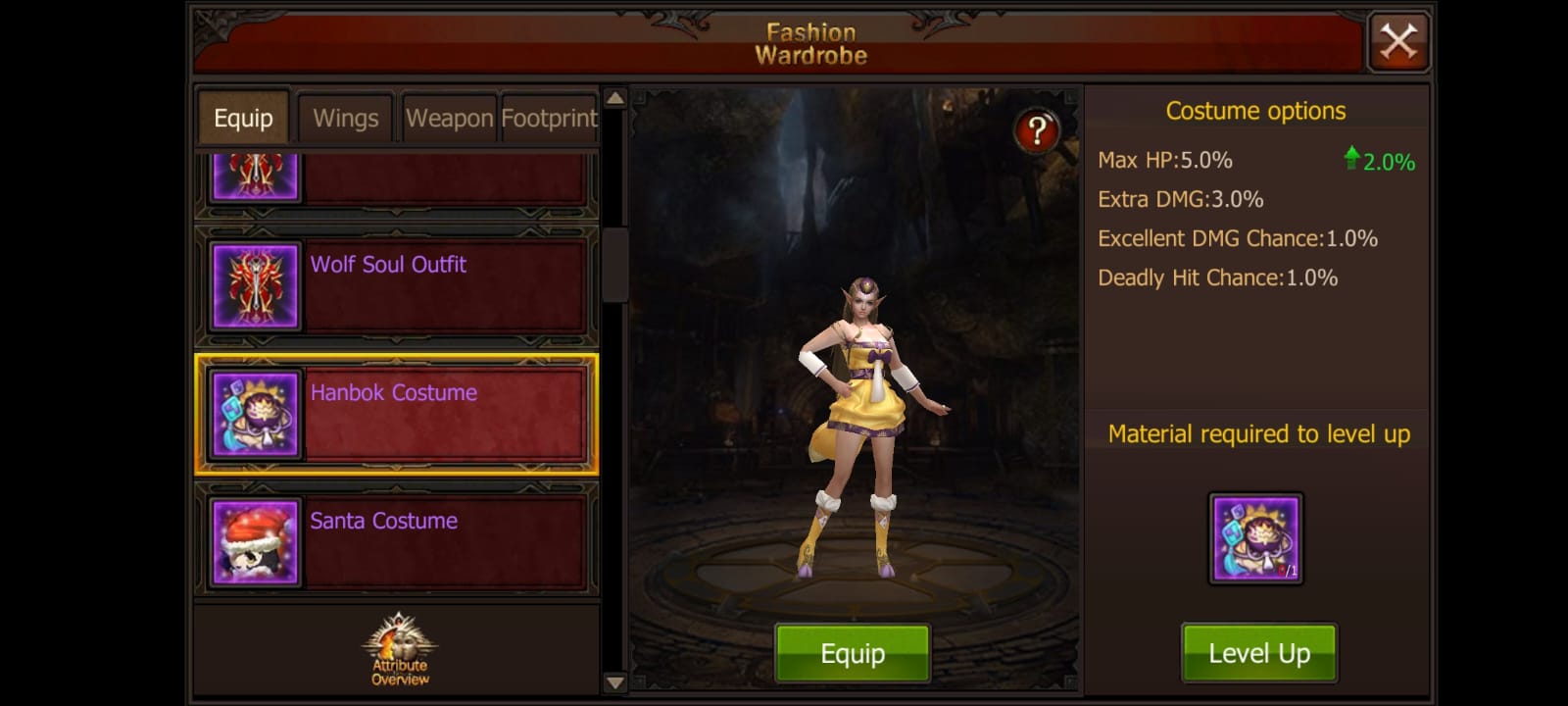The width and height of the screenshot is (1568, 706).
Task: Pick the Santa Costume from the list
Action: click(x=396, y=542)
